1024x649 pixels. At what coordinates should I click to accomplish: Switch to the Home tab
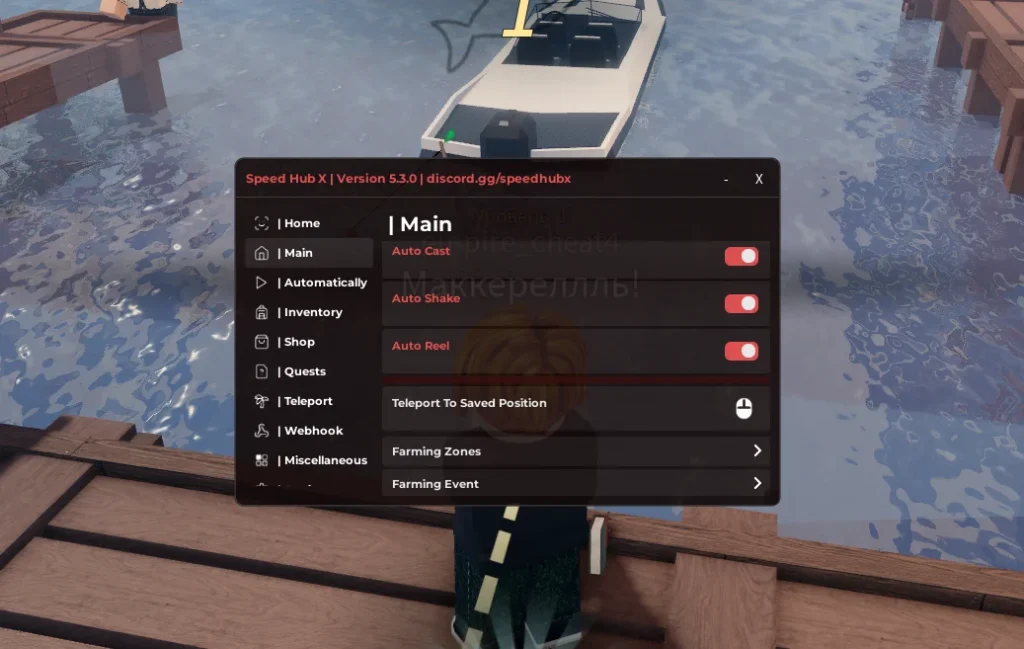pos(299,223)
